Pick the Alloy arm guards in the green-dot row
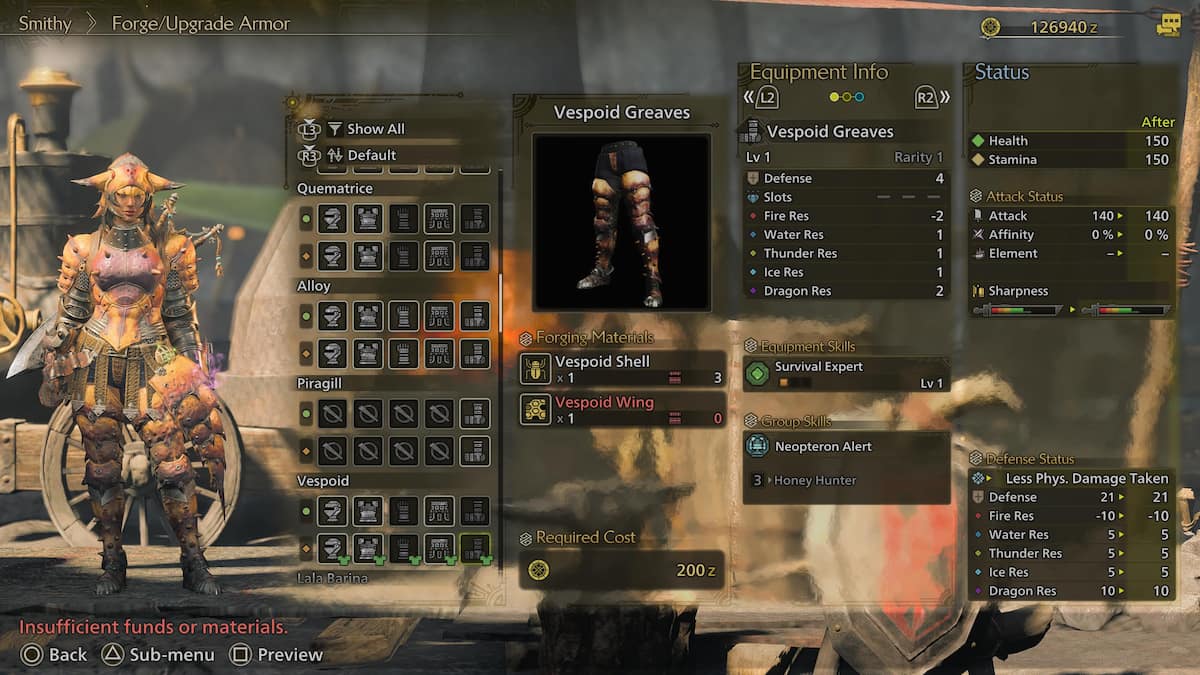Image resolution: width=1200 pixels, height=675 pixels. (403, 316)
